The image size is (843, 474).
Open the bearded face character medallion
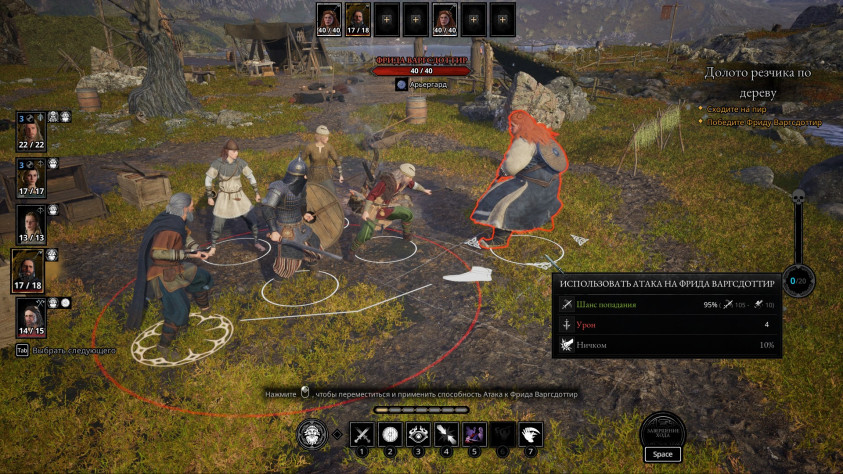coord(312,435)
